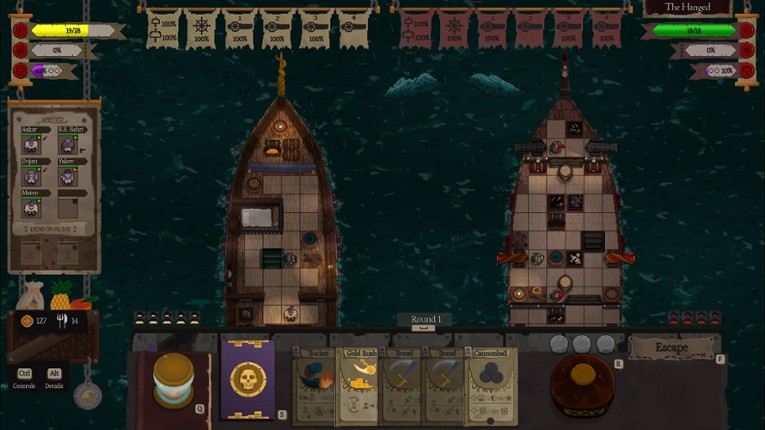Image resolution: width=765 pixels, height=430 pixels.
Task: Select The Hanged enemy name plate
Action: [x=686, y=8]
